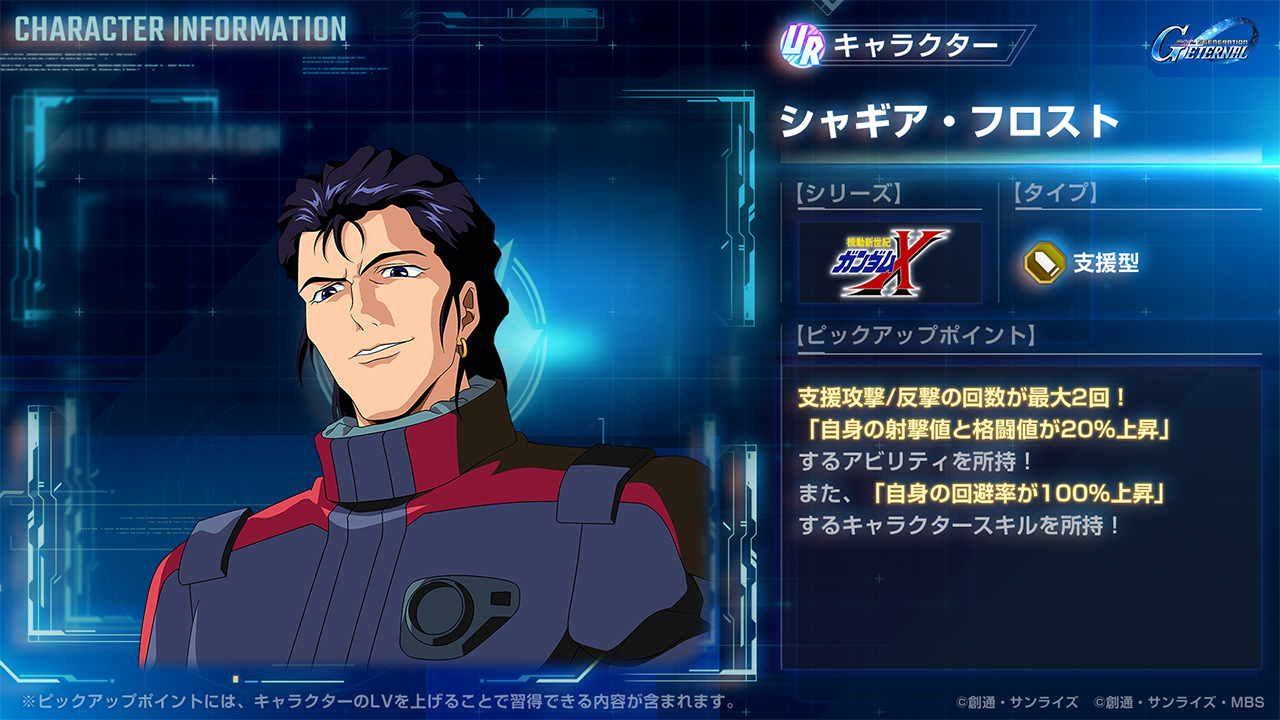Select the gold support-type icon
This screenshot has height=720, width=1280.
(x=1042, y=263)
